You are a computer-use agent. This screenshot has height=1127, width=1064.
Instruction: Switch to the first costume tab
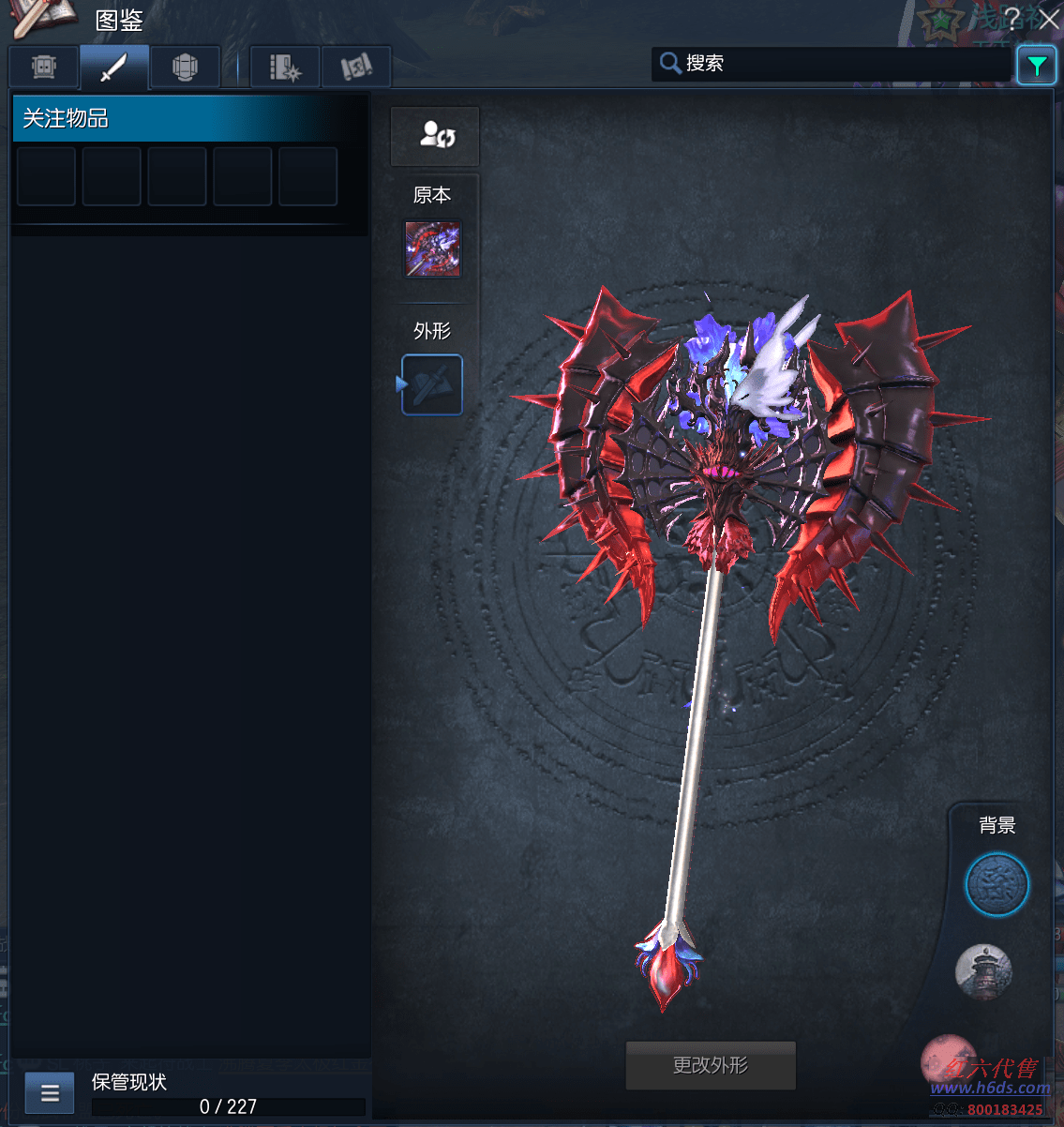(44, 68)
